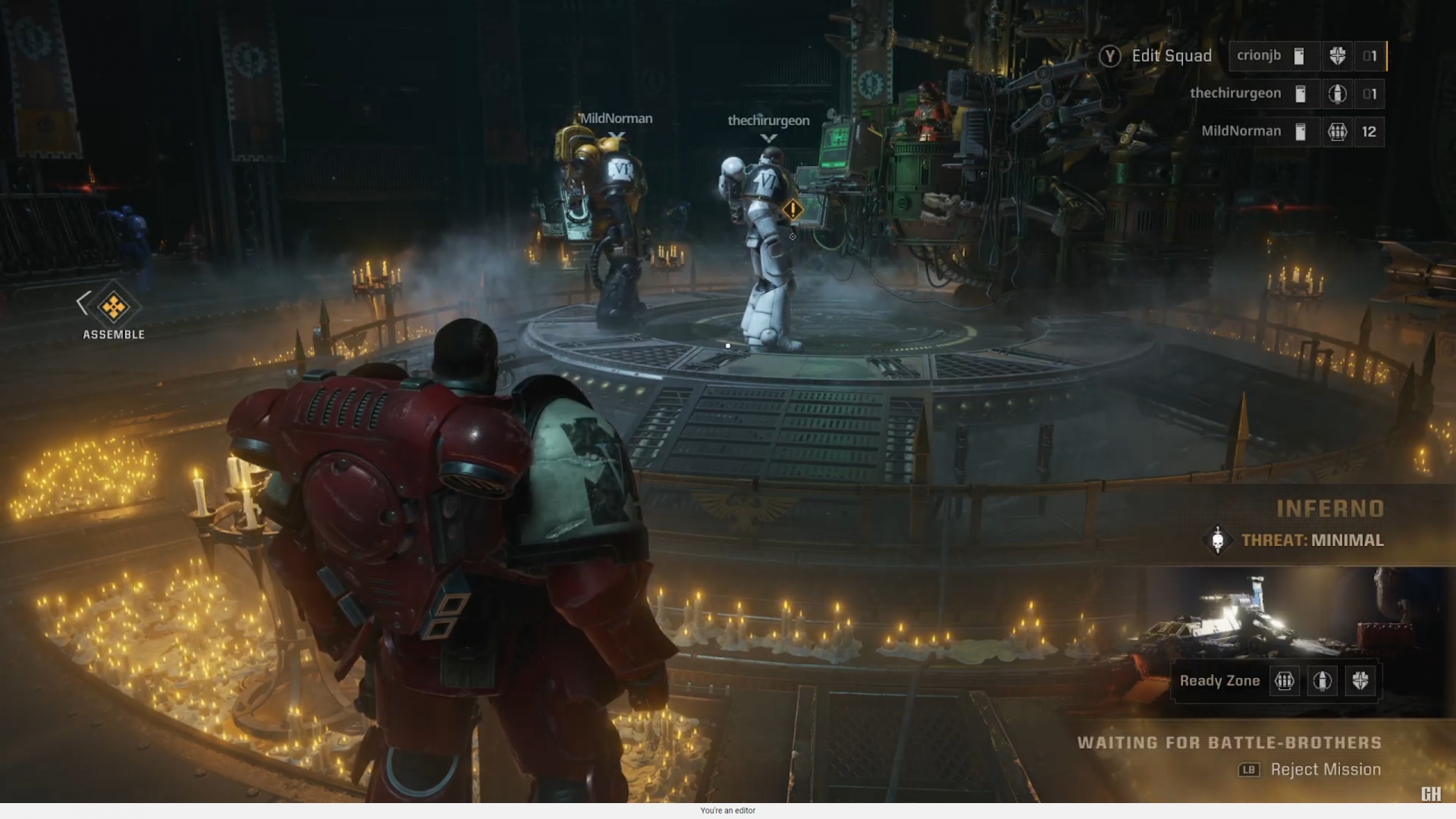Click the medic shield icon in Ready Zone
The image size is (1456, 819).
(x=1361, y=681)
